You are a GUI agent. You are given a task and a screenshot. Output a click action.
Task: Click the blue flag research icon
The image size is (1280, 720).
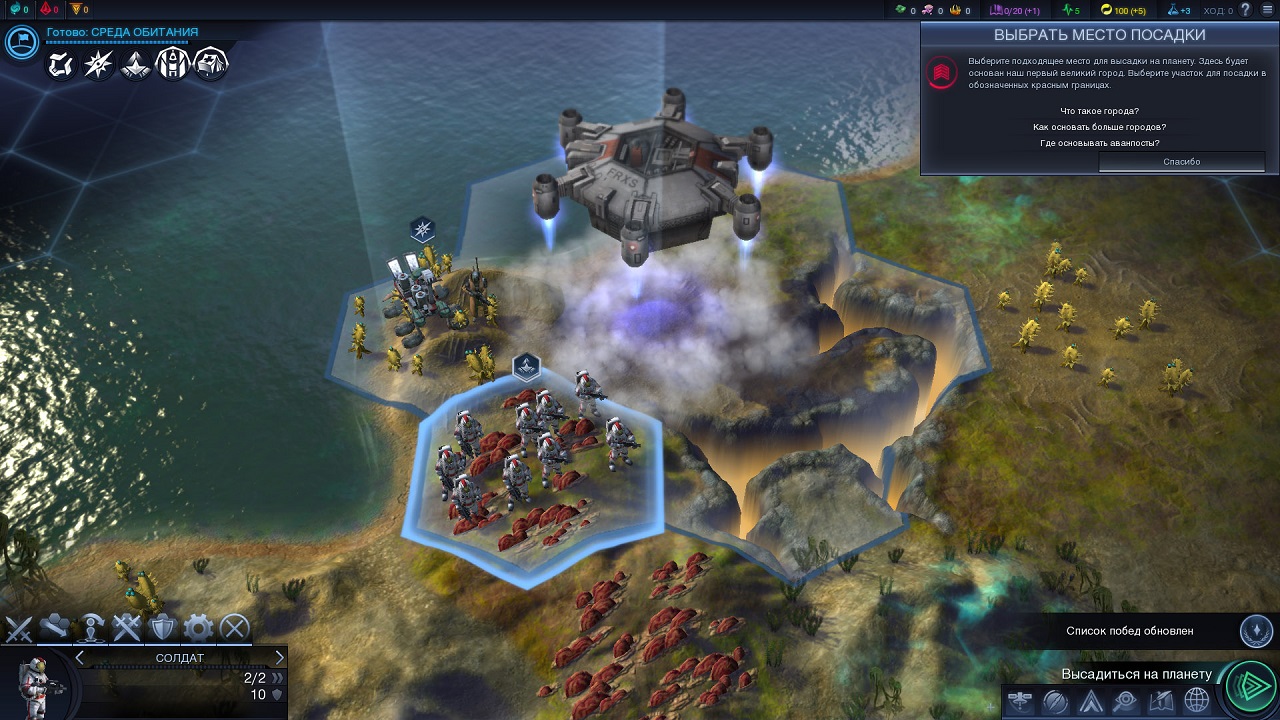[x=22, y=42]
